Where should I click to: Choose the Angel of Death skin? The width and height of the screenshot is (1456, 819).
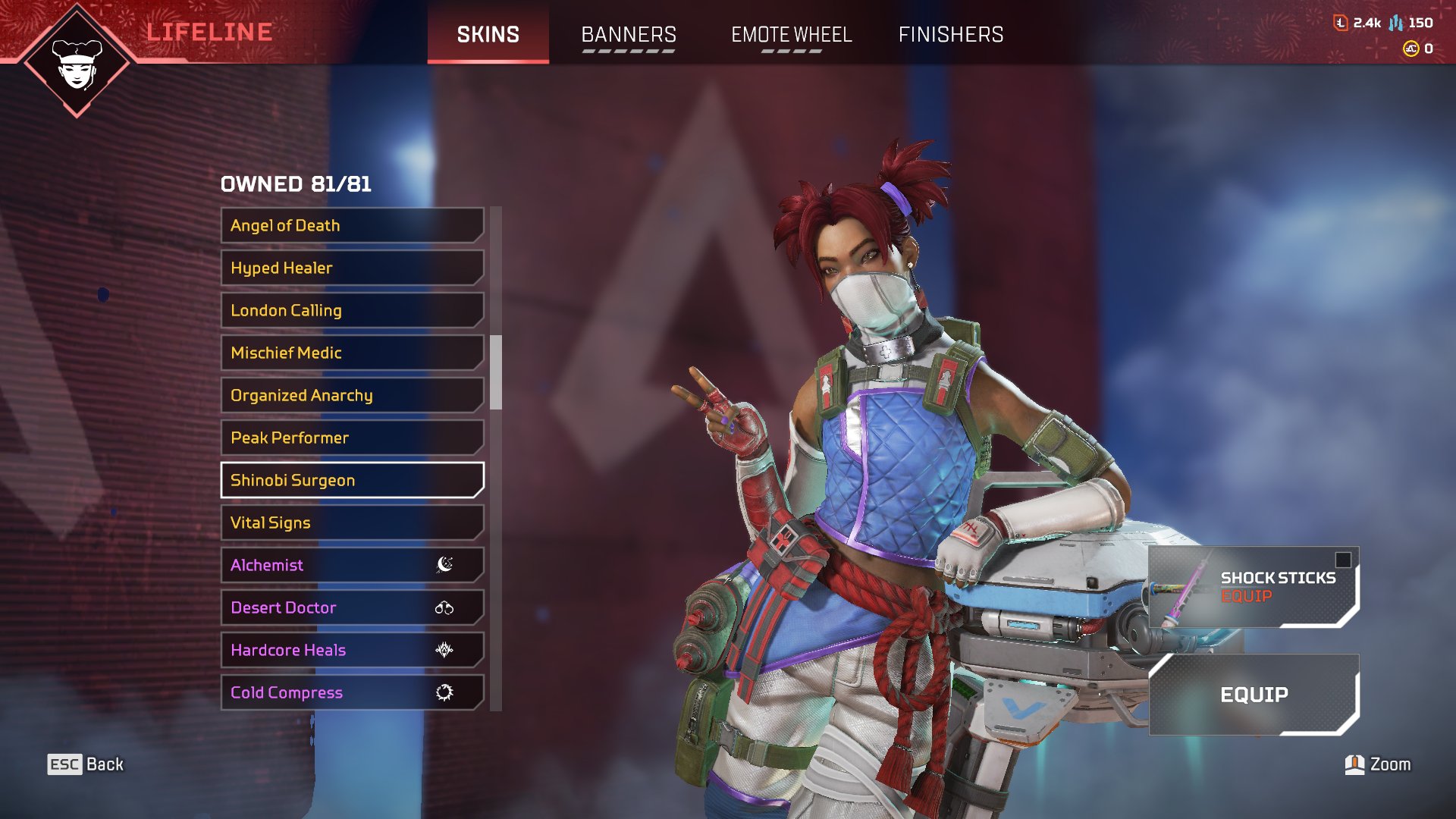pos(352,225)
